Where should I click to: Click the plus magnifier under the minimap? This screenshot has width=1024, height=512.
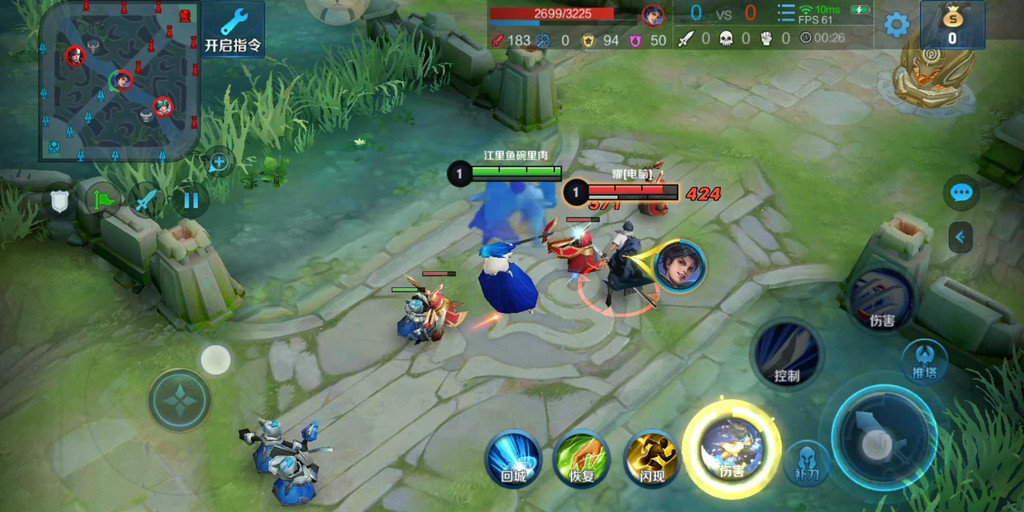click(x=219, y=161)
